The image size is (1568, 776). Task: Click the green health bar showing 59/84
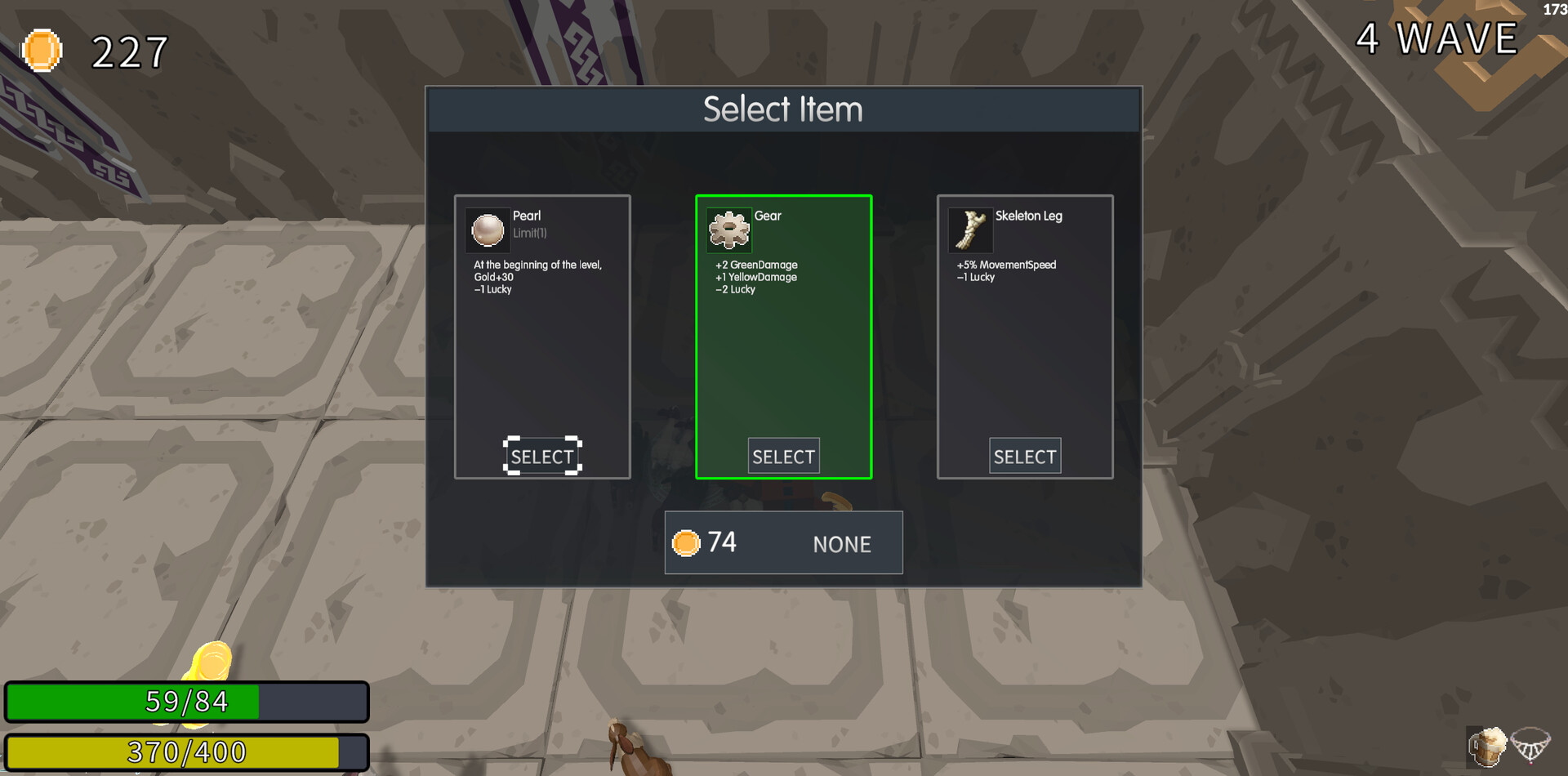184,701
